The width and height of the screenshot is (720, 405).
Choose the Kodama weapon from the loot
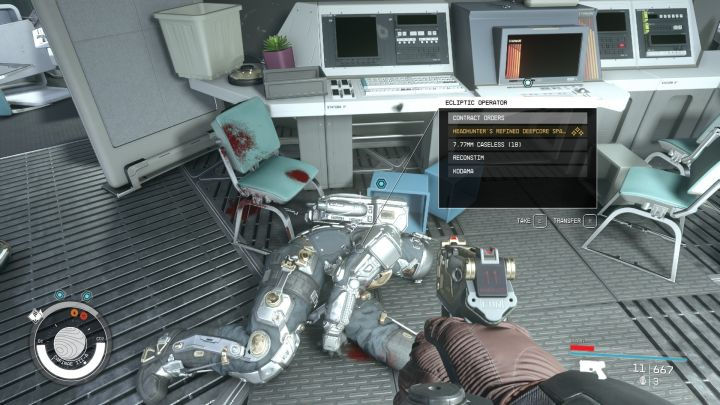520,171
